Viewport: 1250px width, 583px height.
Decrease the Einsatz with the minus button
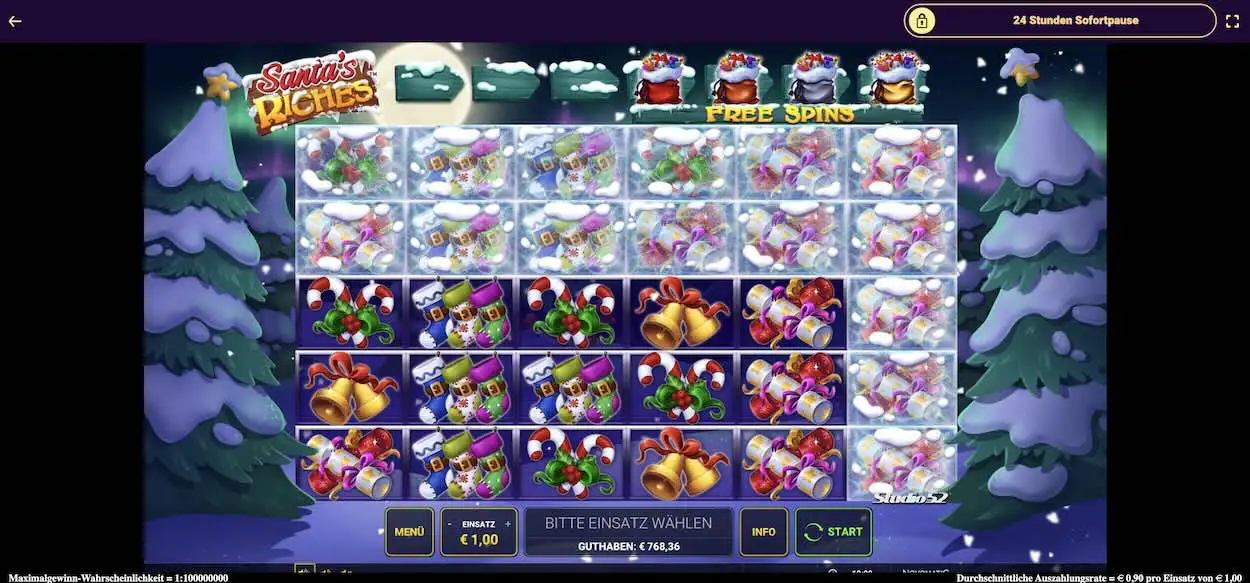[449, 524]
